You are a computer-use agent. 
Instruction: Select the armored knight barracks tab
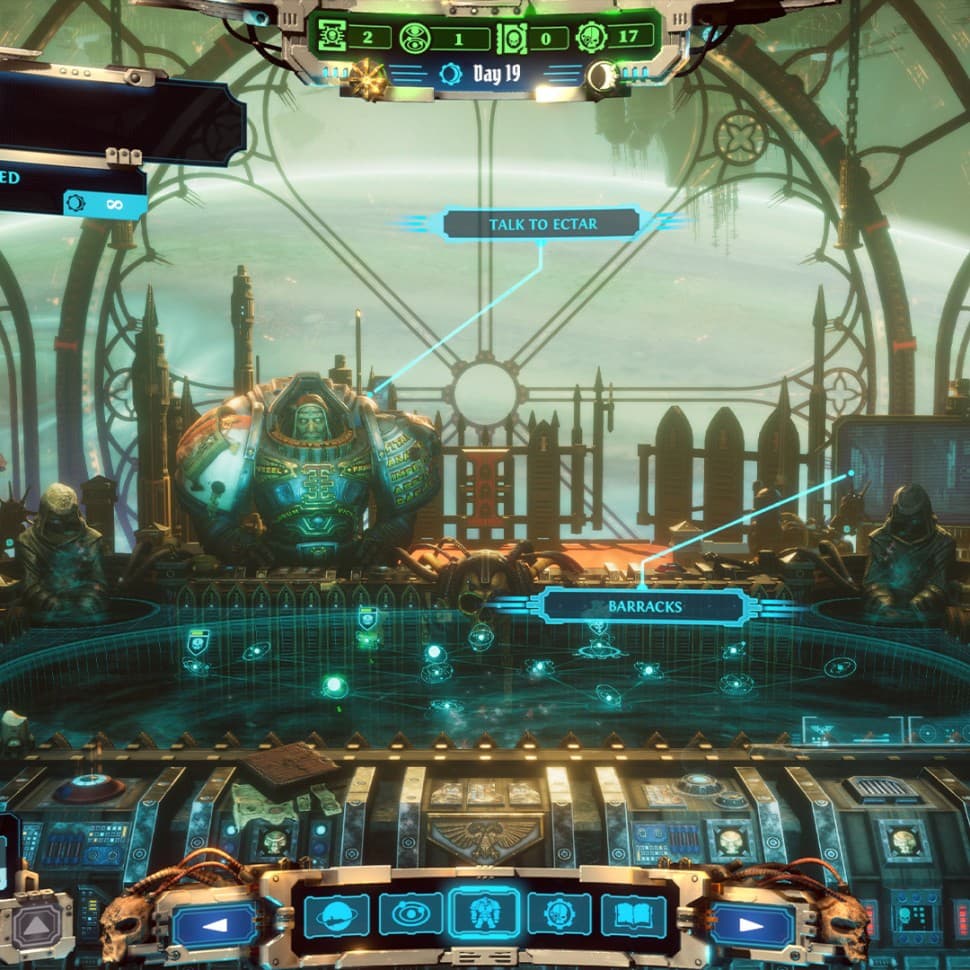click(484, 914)
